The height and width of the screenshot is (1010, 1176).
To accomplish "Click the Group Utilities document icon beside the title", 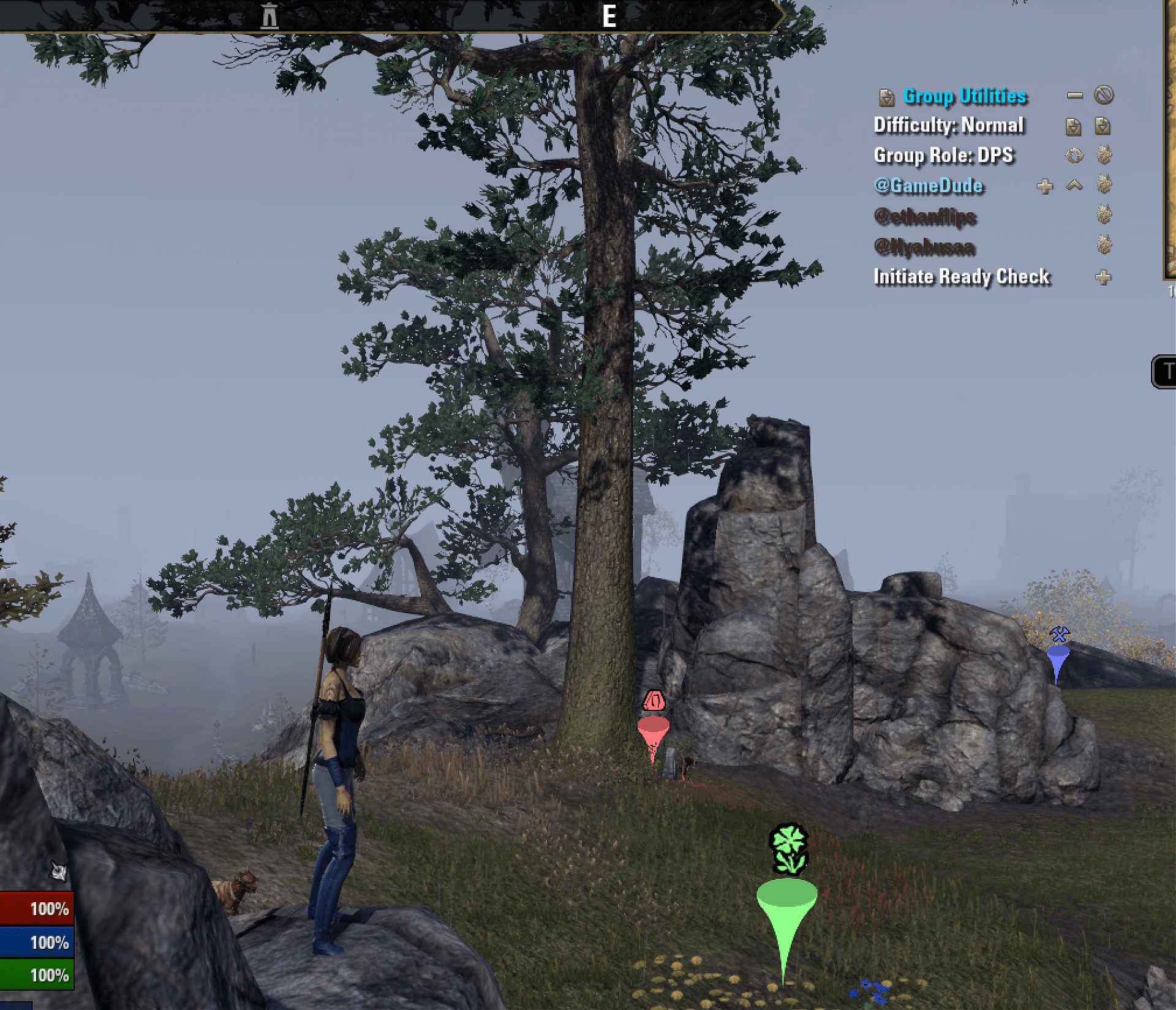I will click(886, 98).
